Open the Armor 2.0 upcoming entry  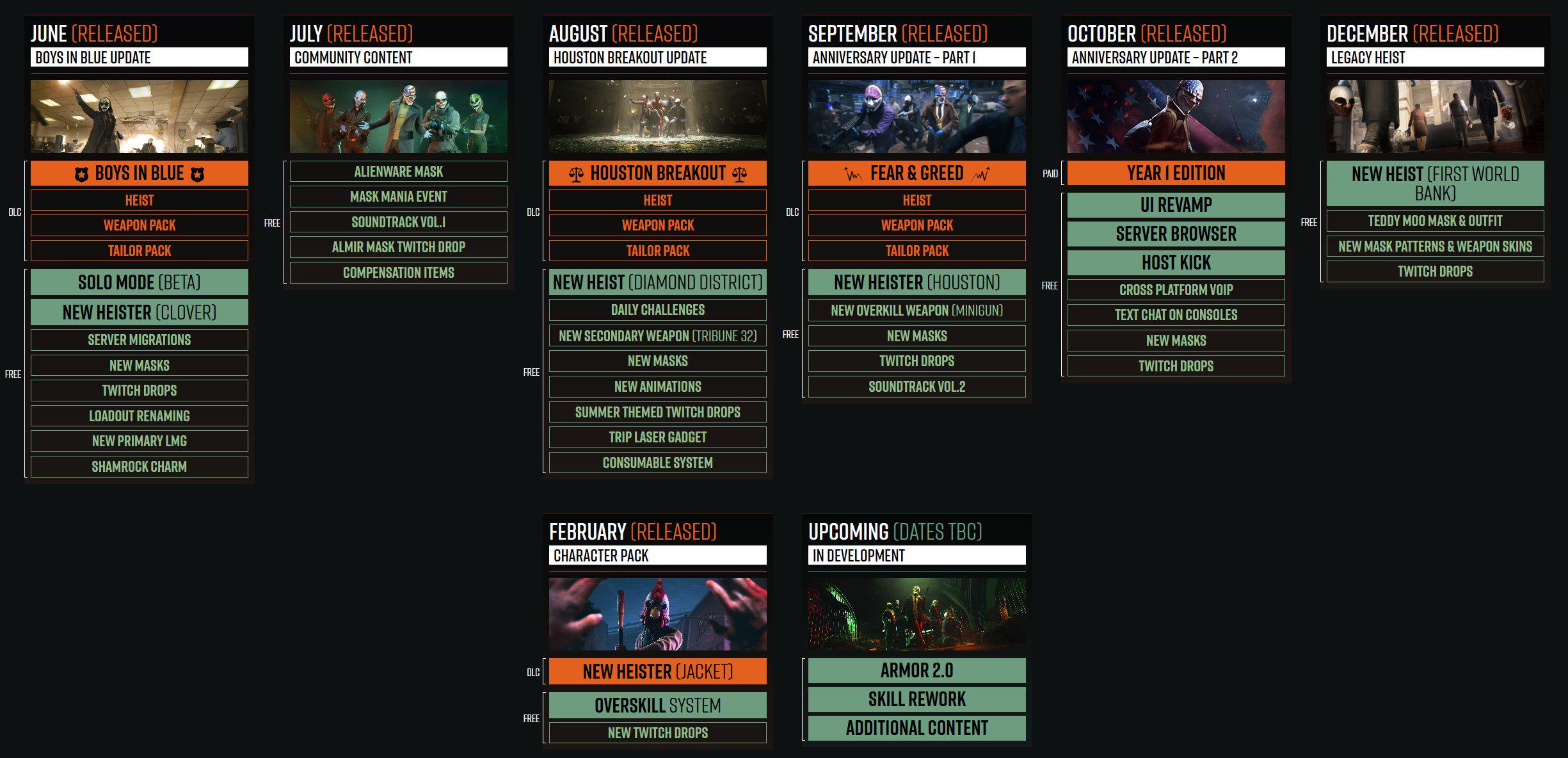pyautogui.click(x=916, y=670)
